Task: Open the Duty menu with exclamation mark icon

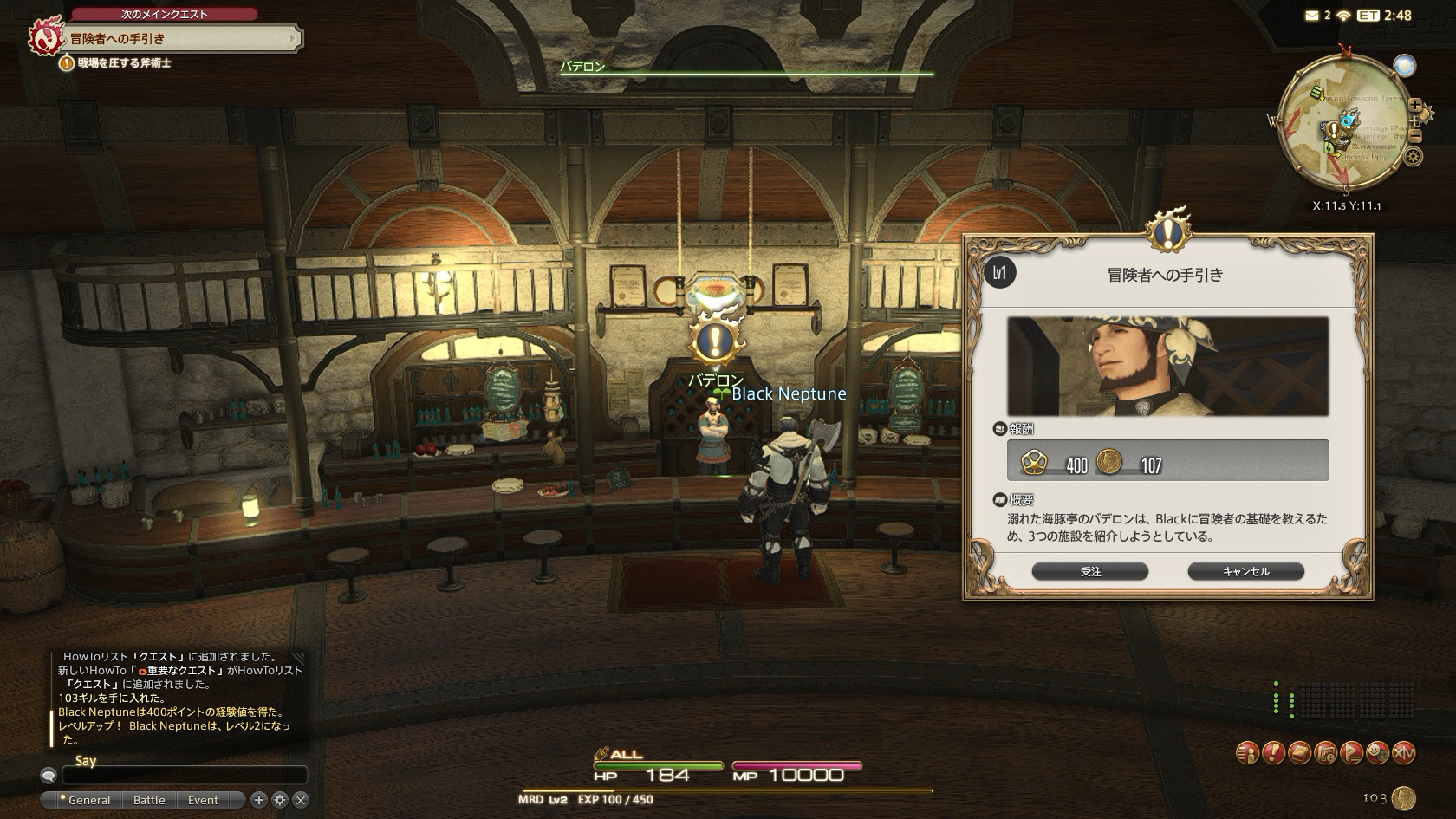Action: click(x=1273, y=753)
